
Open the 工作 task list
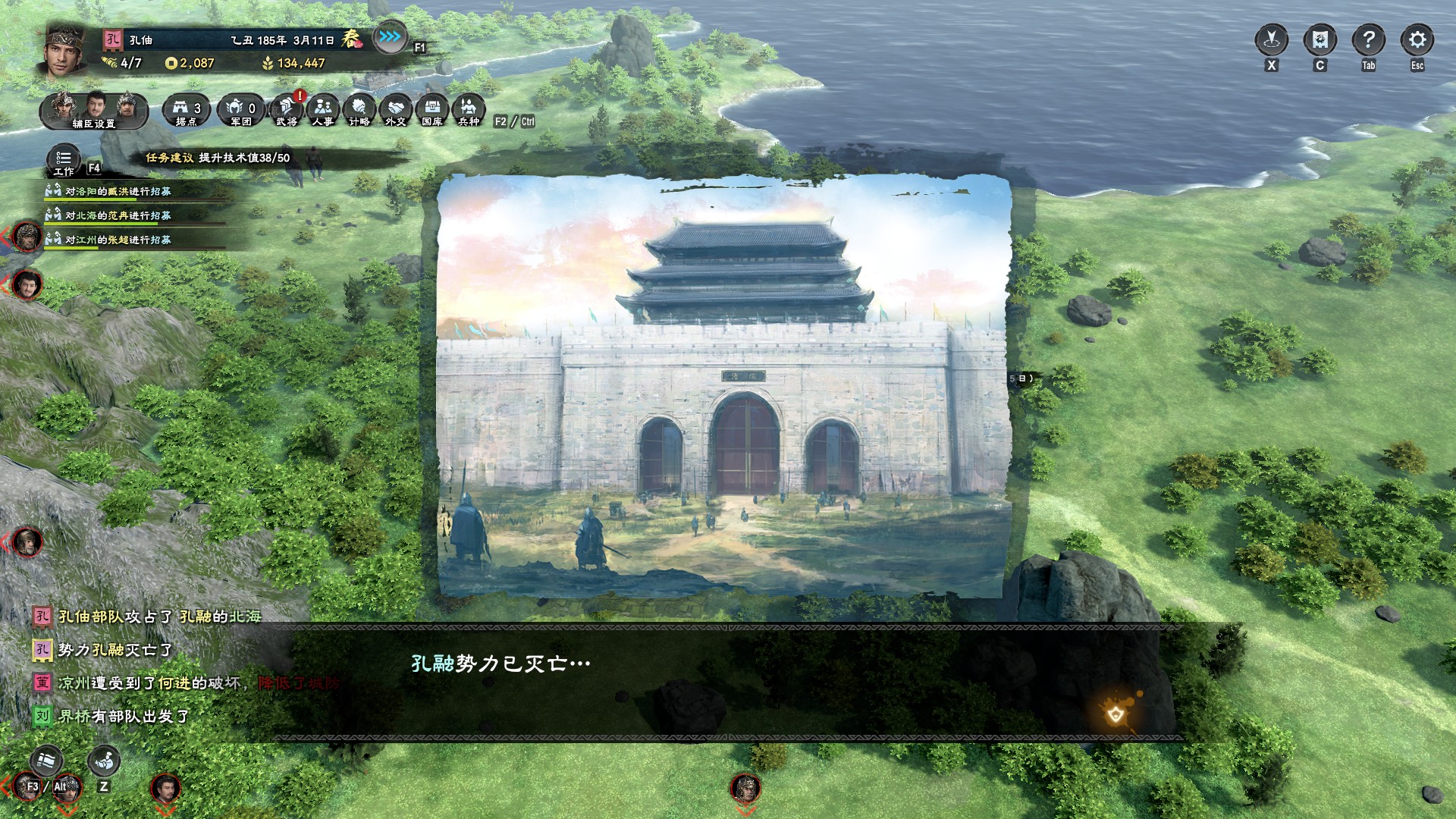point(64,162)
